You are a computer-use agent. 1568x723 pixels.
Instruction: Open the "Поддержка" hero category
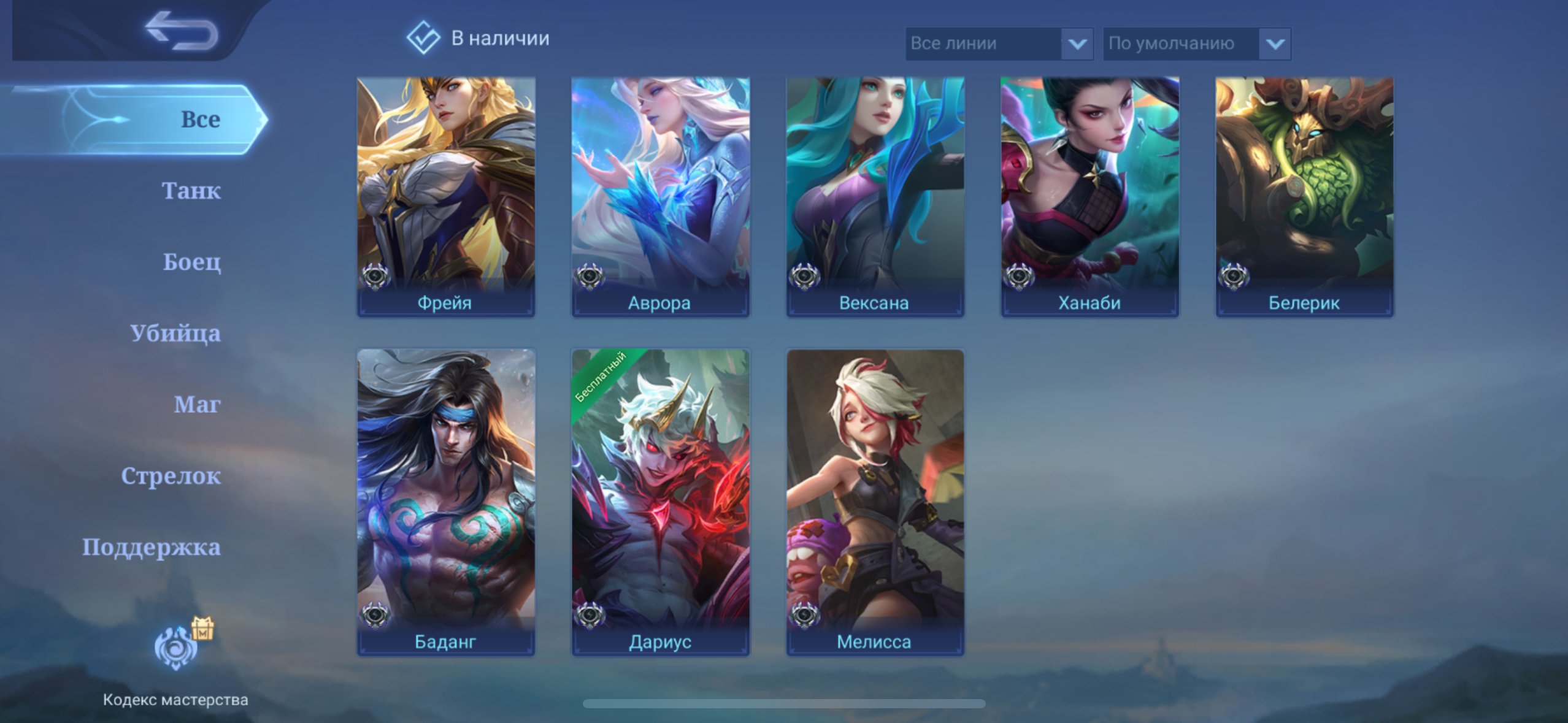click(152, 547)
